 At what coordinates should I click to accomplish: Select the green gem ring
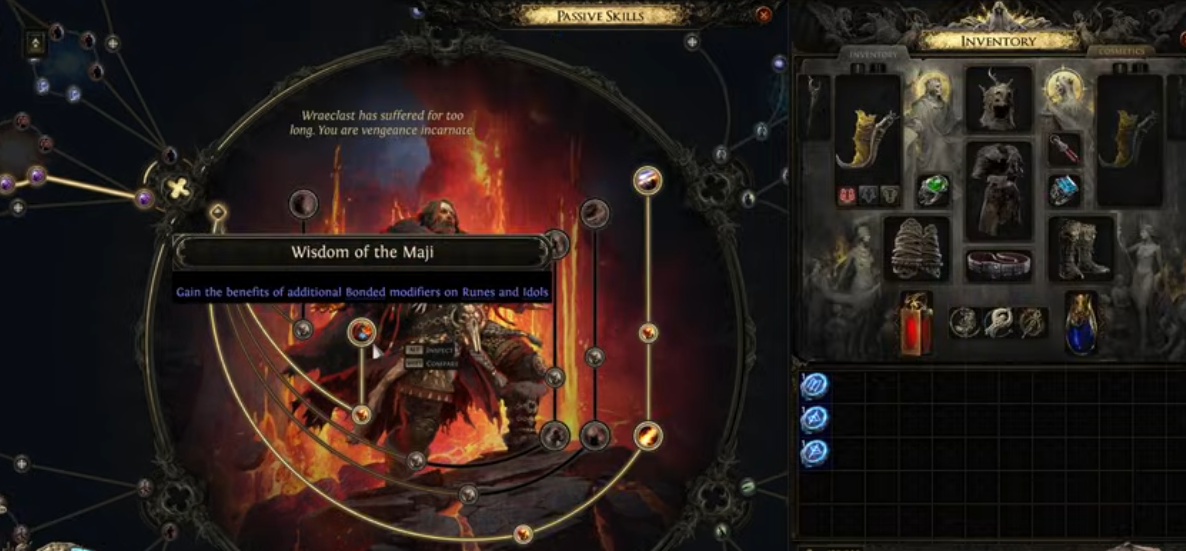933,190
